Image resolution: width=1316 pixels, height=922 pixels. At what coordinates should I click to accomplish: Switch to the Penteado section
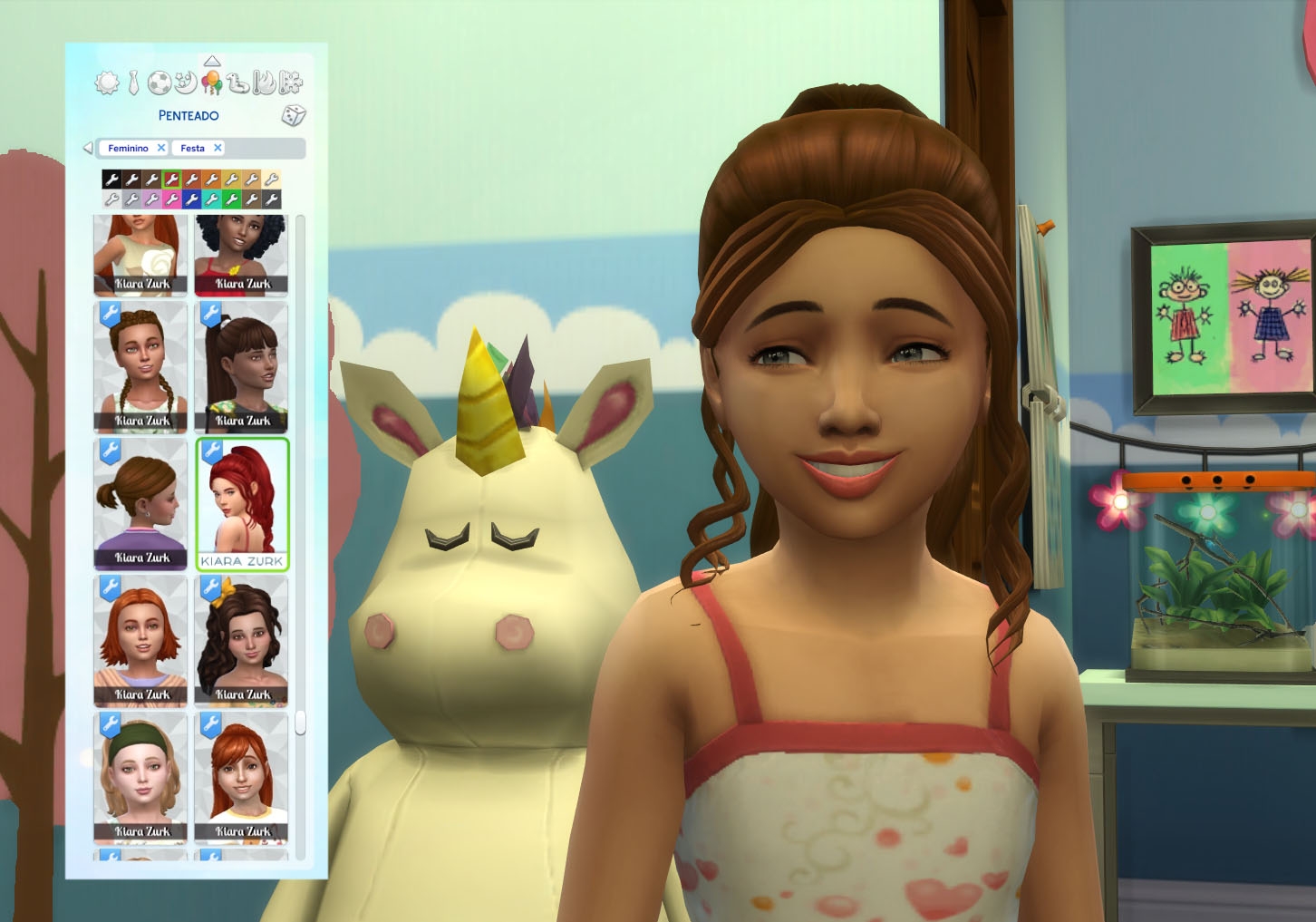pos(189,115)
